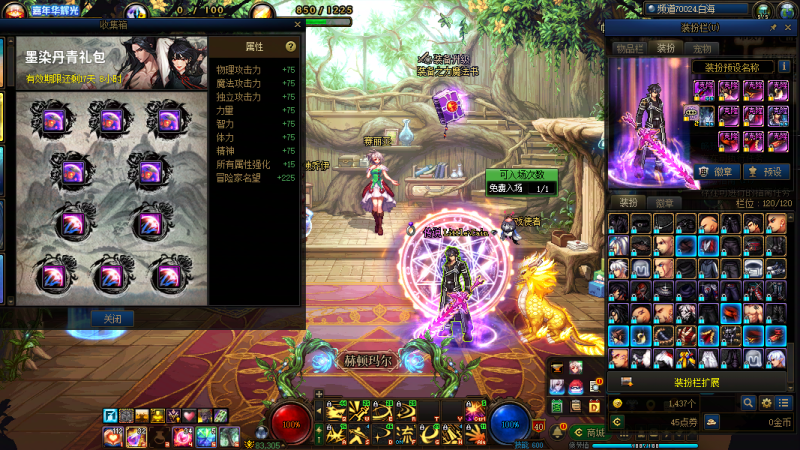Viewport: 800px width, 450px height.
Task: Switch to the 物品栏 tab
Action: pos(630,47)
